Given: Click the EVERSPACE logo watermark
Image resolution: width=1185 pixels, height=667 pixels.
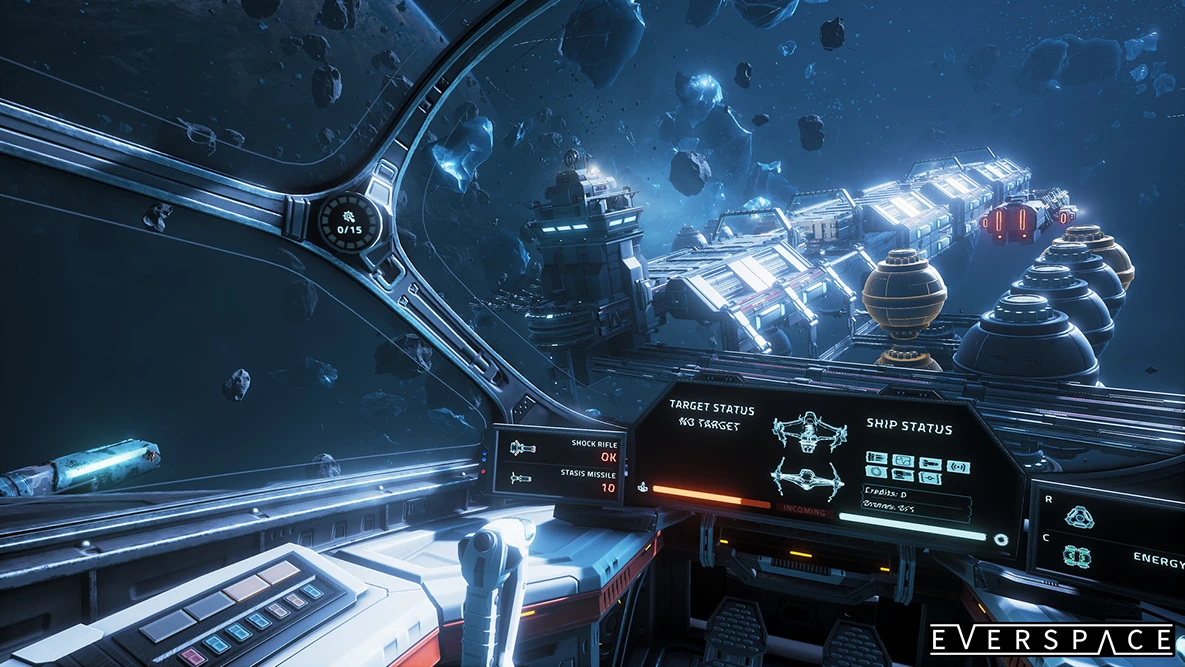Looking at the screenshot, I should coord(1050,640).
